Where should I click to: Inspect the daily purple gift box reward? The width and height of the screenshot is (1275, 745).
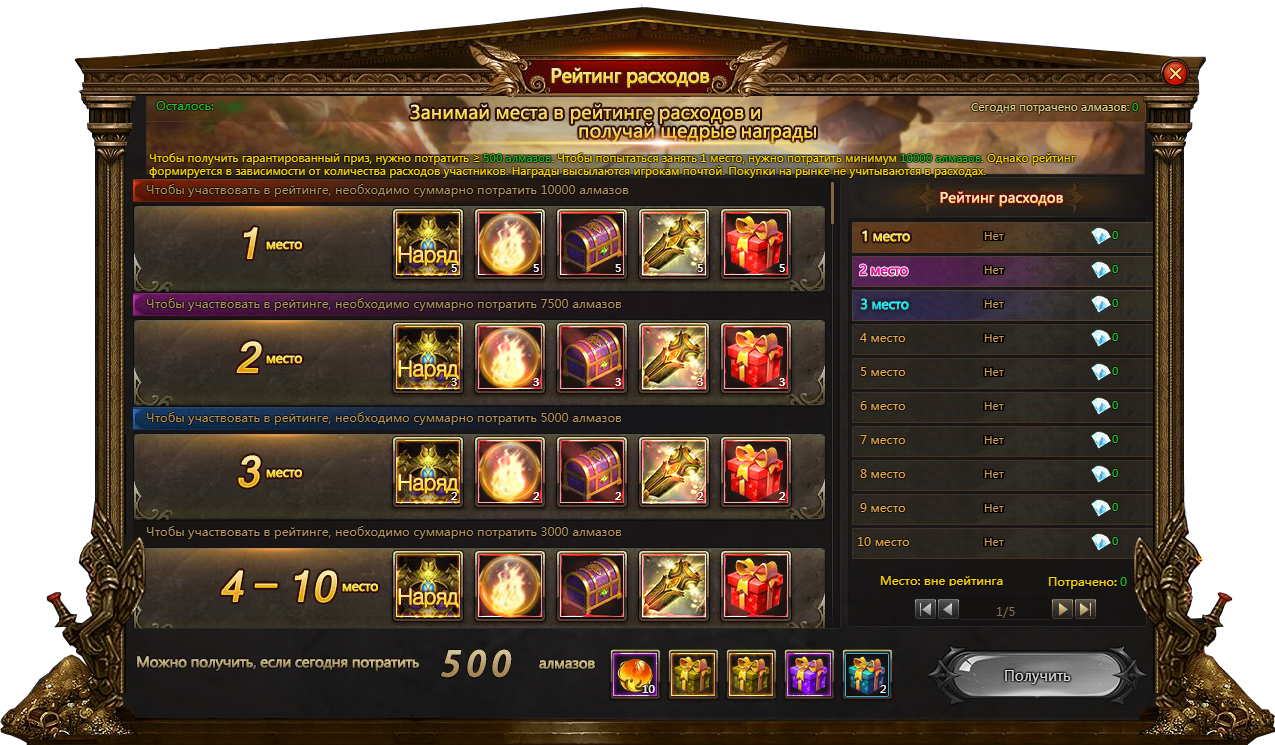click(x=809, y=674)
